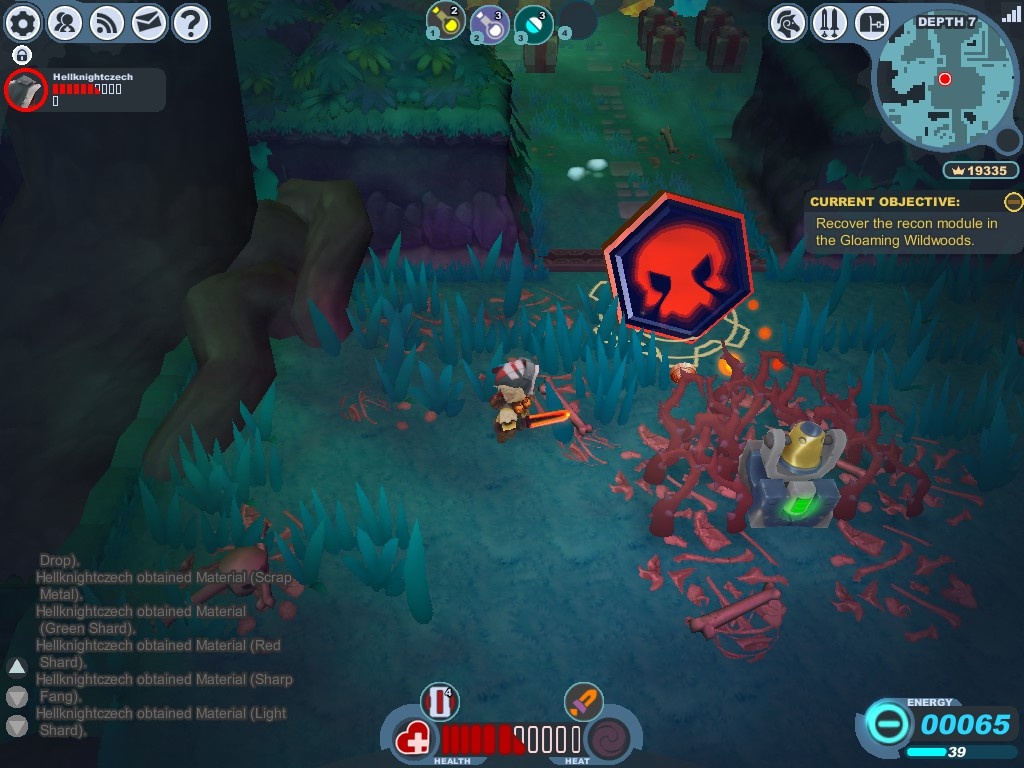The image size is (1024, 768).
Task: Collapse the Current Objective panel
Action: (x=1013, y=202)
